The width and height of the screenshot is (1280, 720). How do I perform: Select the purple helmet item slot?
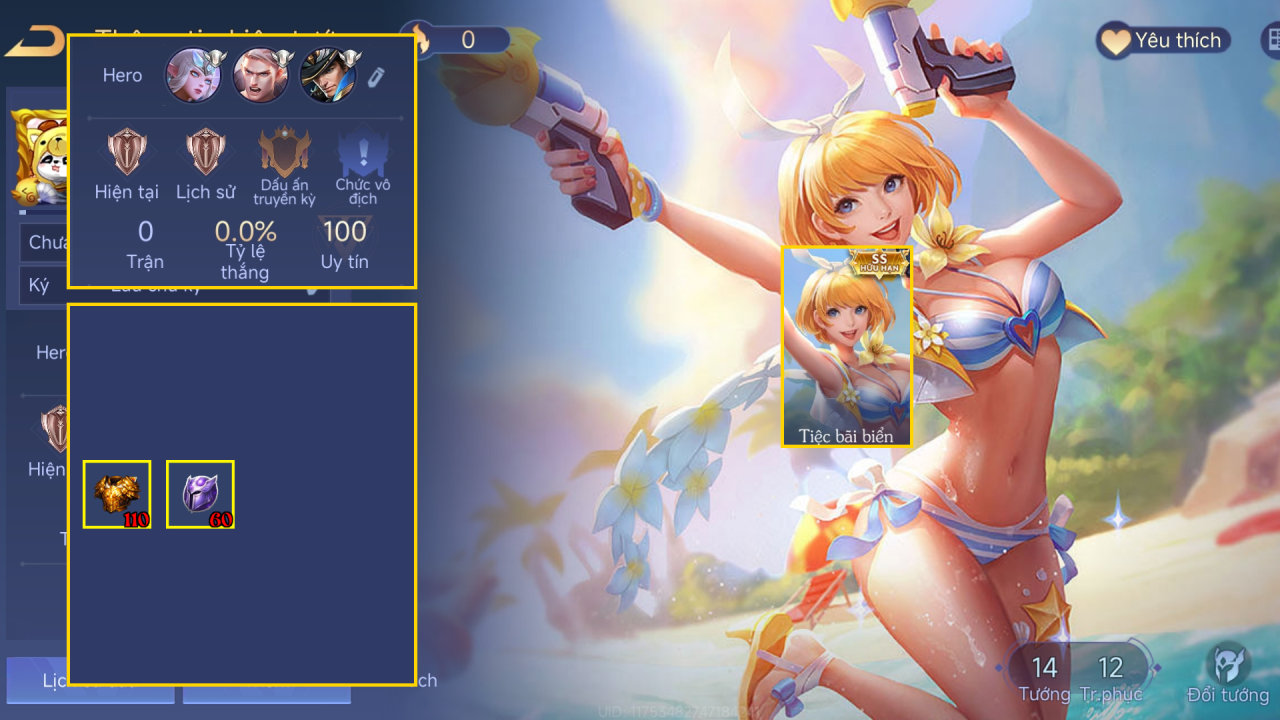(x=200, y=494)
